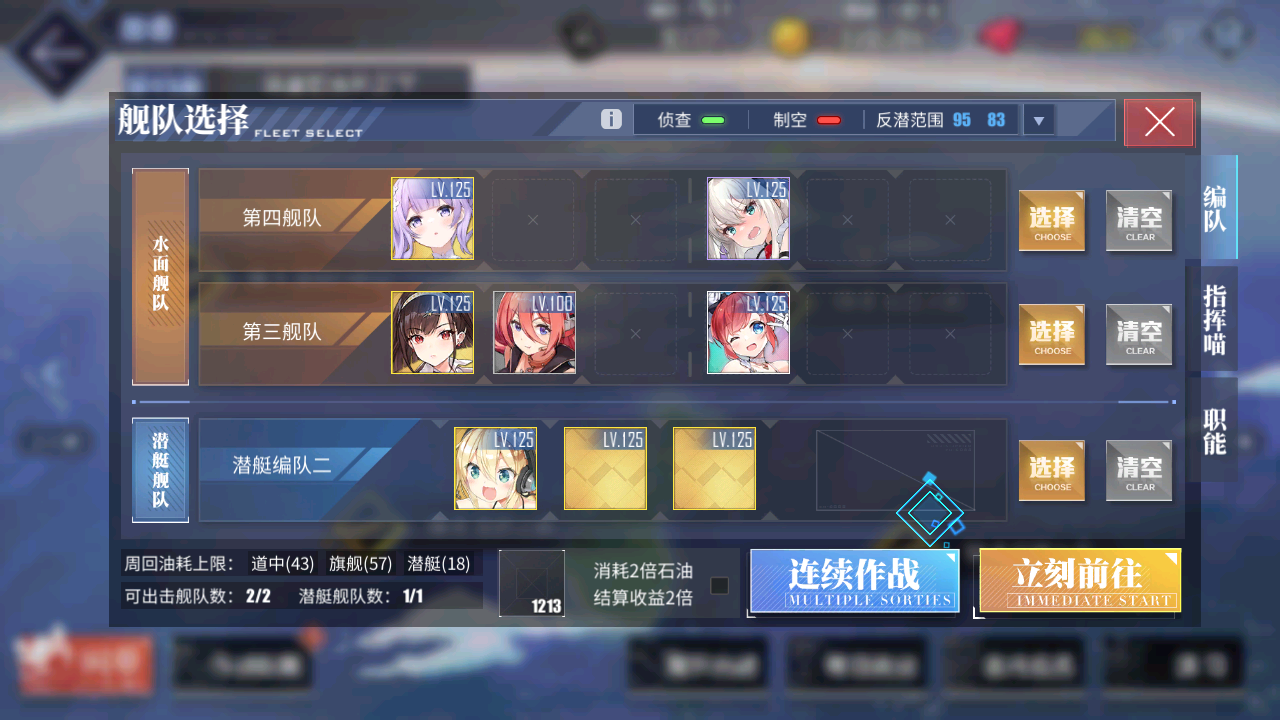The image size is (1280, 720).
Task: Switch to the 职能 tab
Action: point(1214,430)
